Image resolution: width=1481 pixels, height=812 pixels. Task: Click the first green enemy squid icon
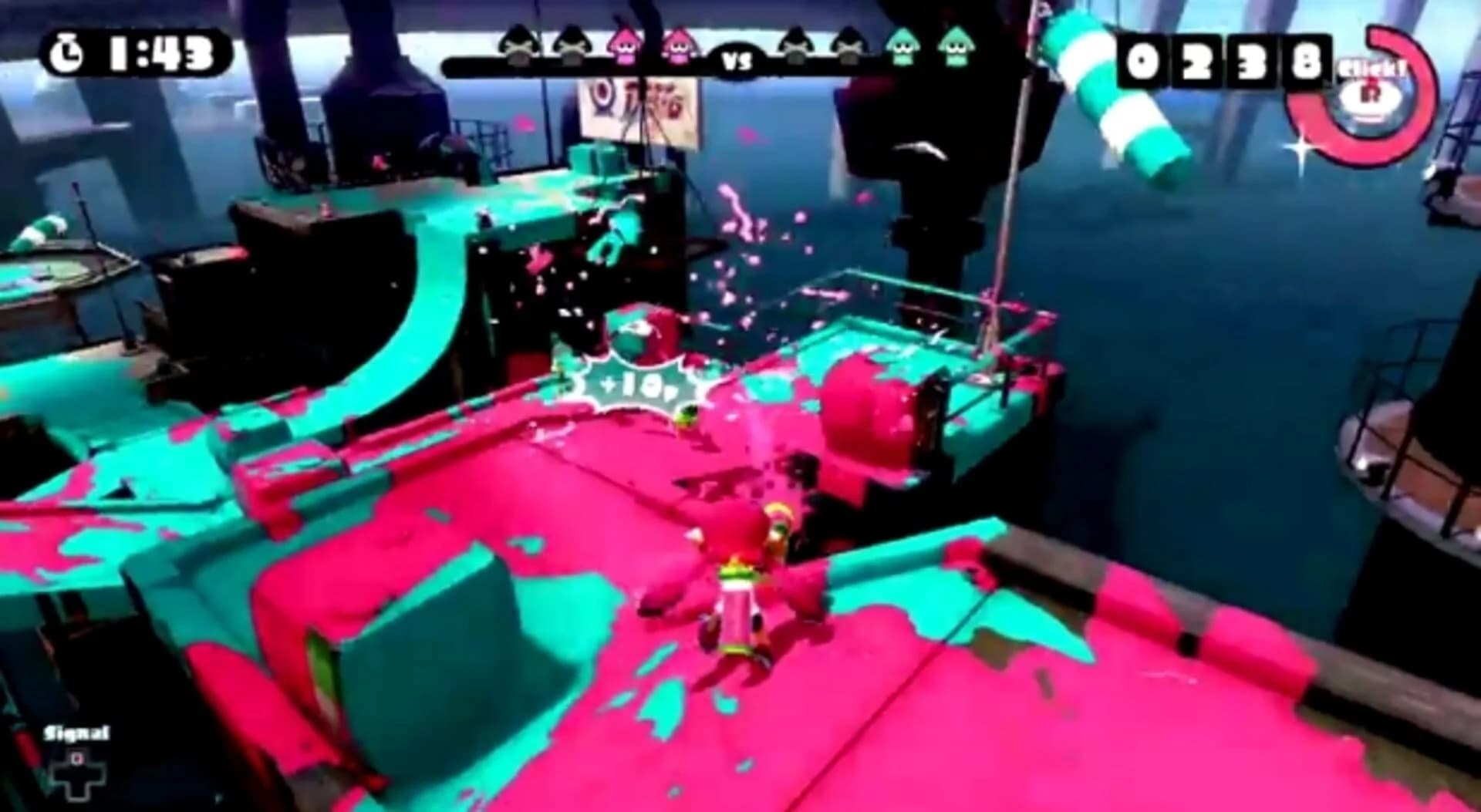click(x=902, y=46)
